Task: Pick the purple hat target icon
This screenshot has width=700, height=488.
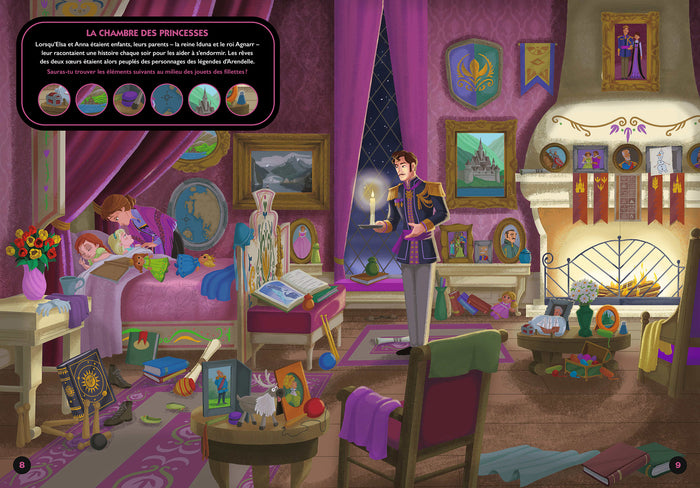Action: pos(129,98)
